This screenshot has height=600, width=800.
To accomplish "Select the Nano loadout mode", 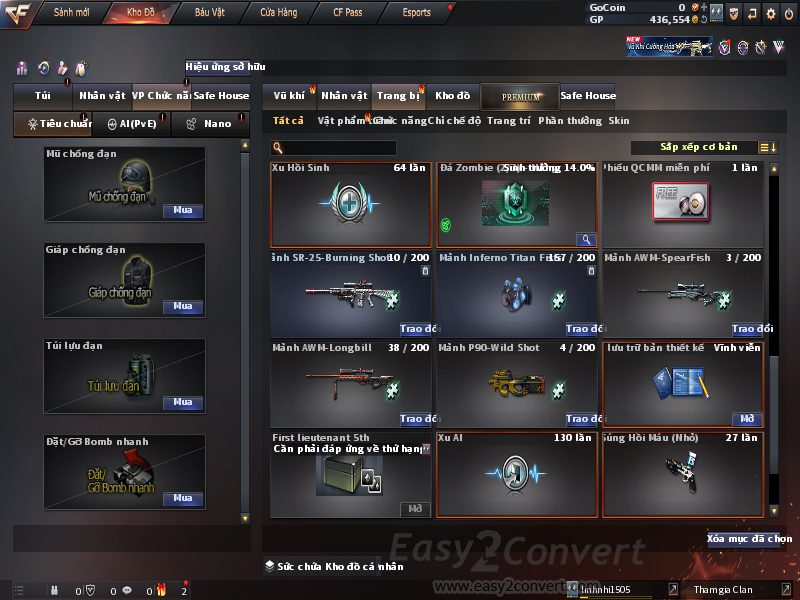I will (210, 124).
